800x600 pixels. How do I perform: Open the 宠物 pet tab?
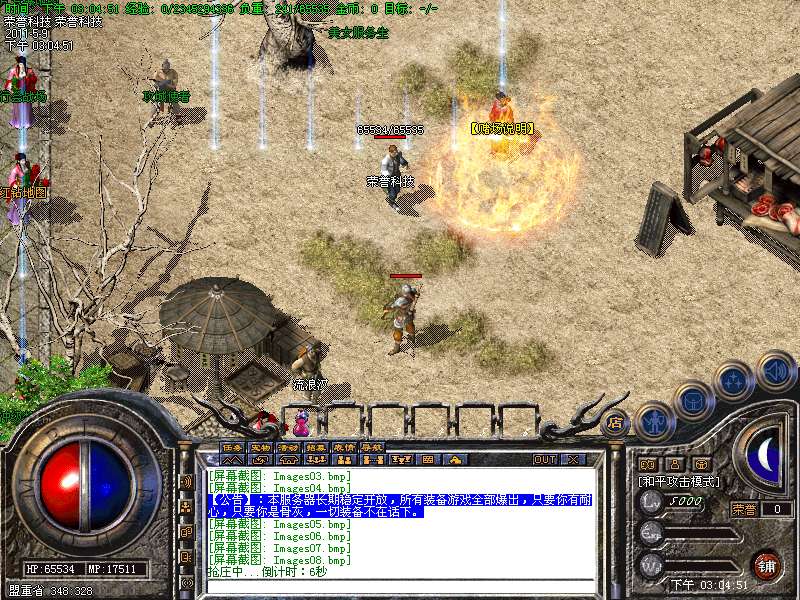(x=260, y=447)
